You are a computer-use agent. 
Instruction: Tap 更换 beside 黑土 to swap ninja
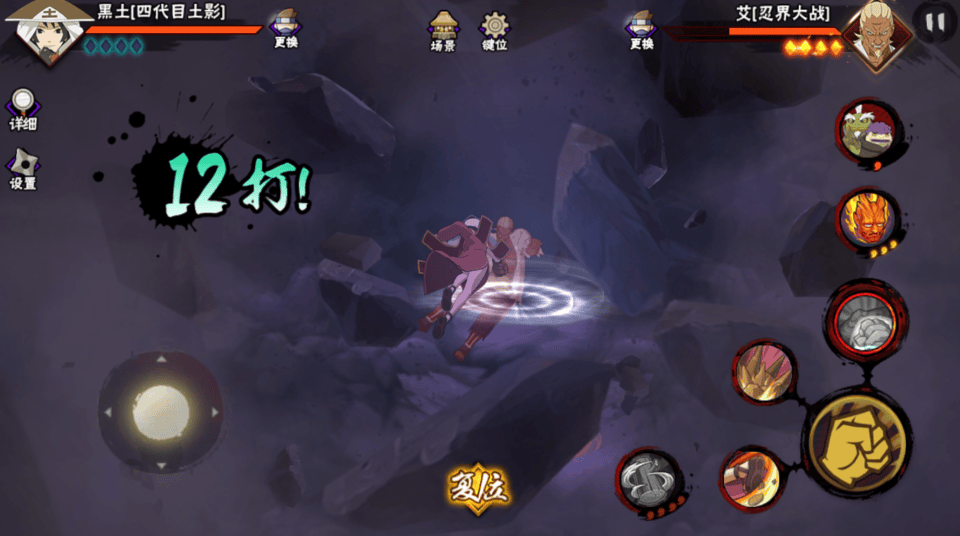pos(286,29)
